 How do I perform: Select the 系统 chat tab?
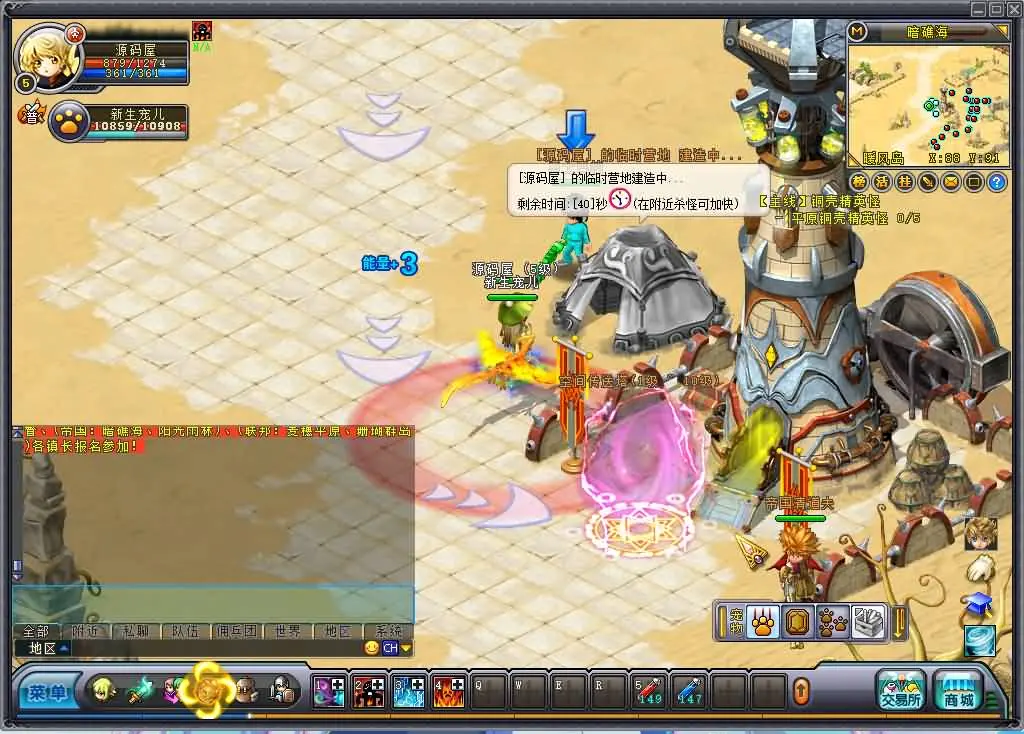tap(387, 631)
